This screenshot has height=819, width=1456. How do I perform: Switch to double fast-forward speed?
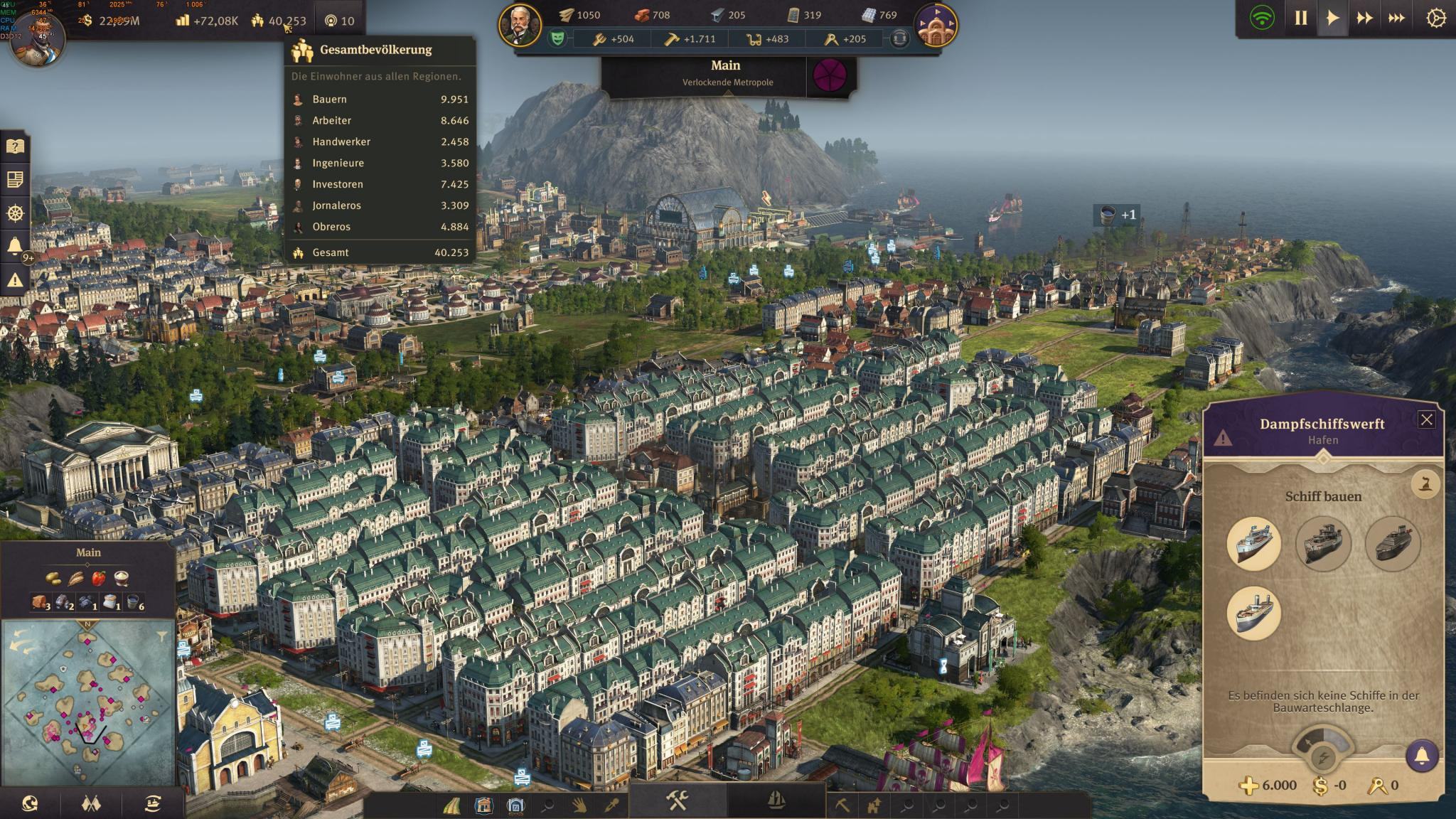pos(1364,18)
